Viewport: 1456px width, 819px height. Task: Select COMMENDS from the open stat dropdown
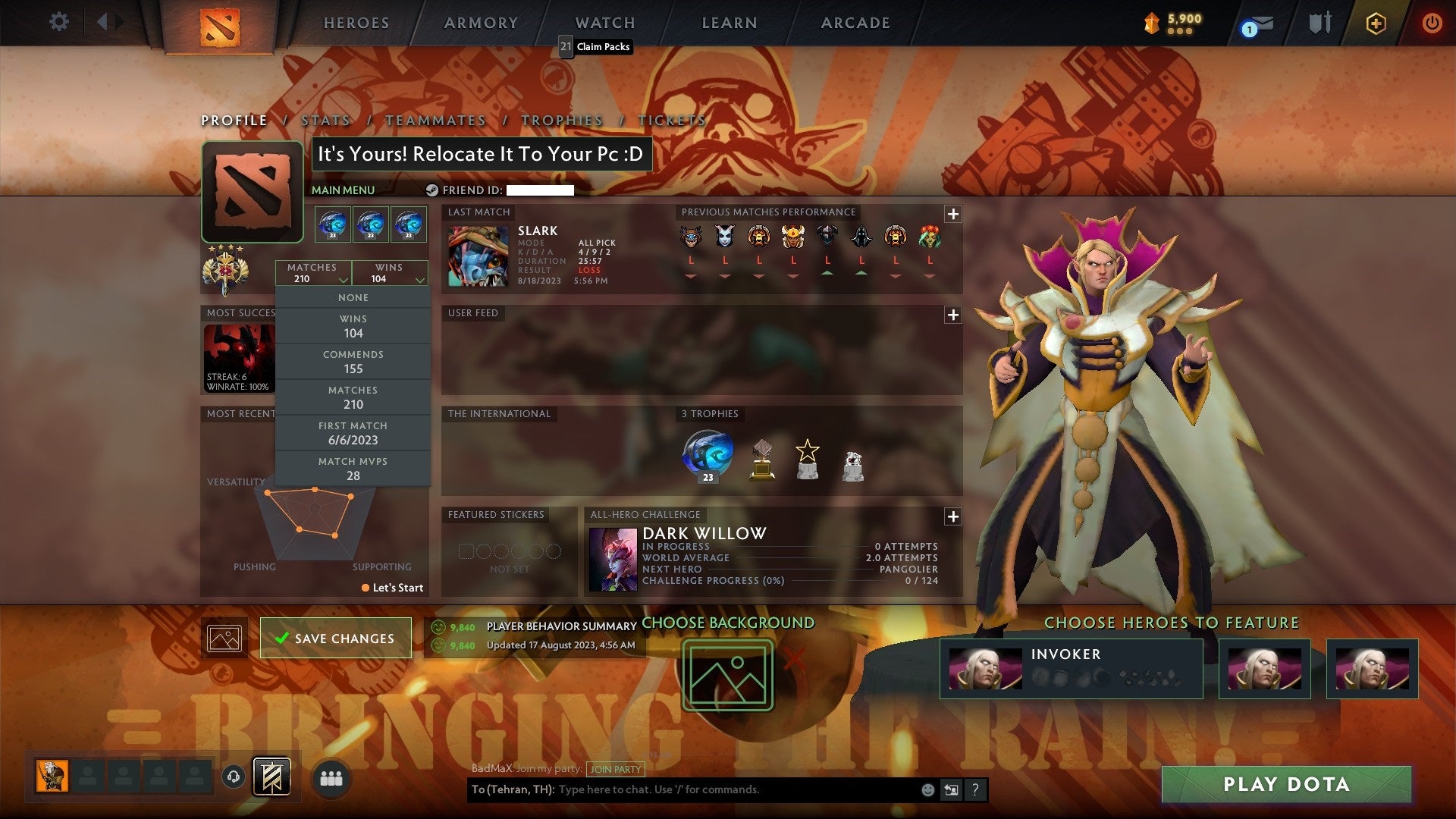click(353, 361)
